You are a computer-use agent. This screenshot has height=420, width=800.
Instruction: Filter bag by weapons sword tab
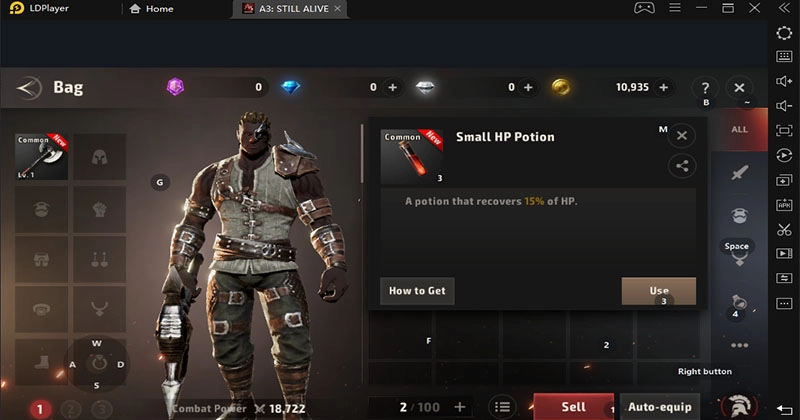[x=739, y=173]
